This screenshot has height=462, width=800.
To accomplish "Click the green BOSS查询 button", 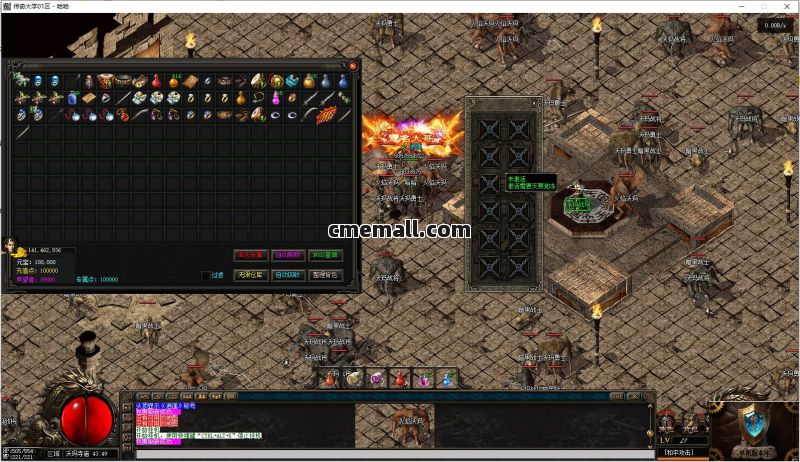I will click(x=325, y=255).
